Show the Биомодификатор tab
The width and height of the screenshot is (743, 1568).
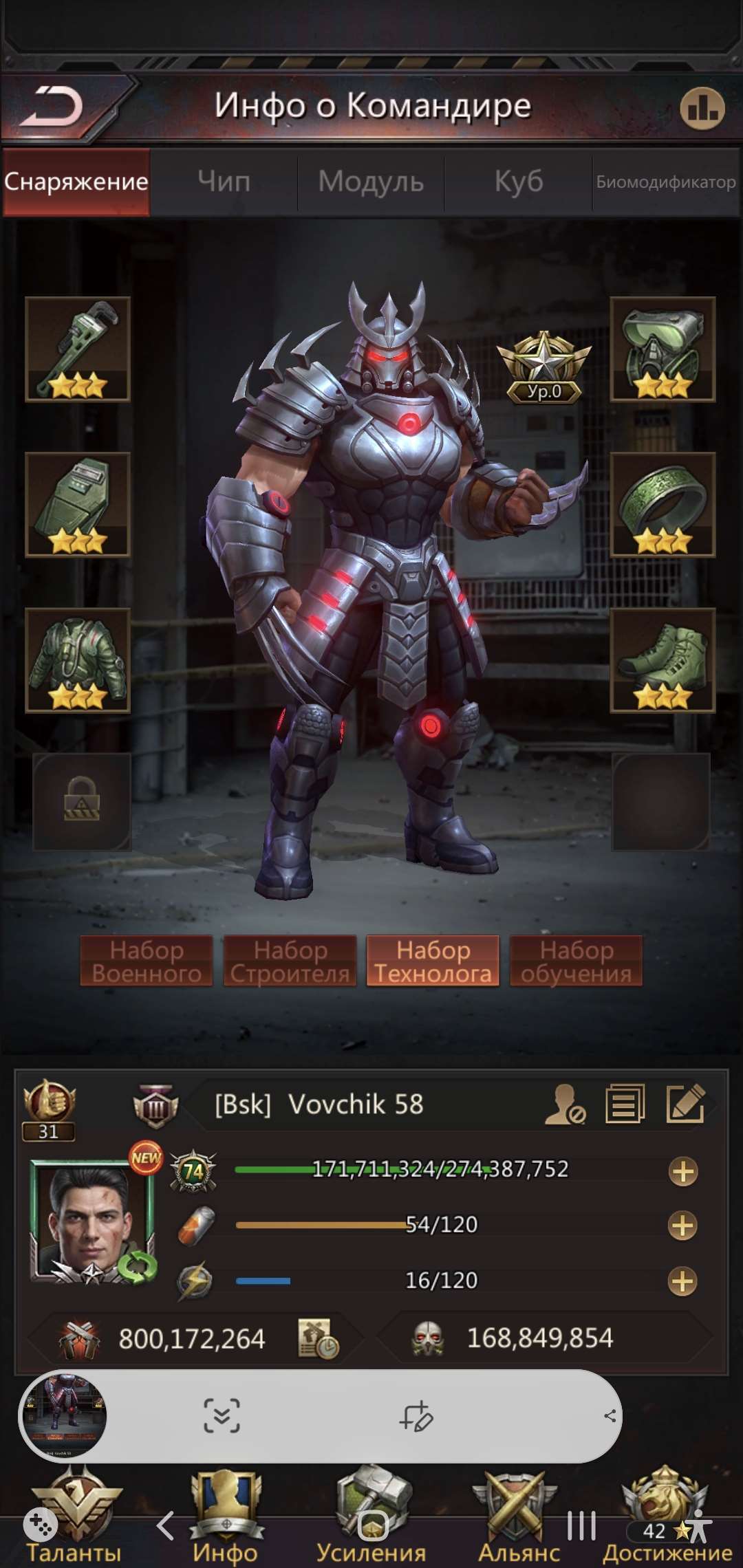click(x=665, y=182)
